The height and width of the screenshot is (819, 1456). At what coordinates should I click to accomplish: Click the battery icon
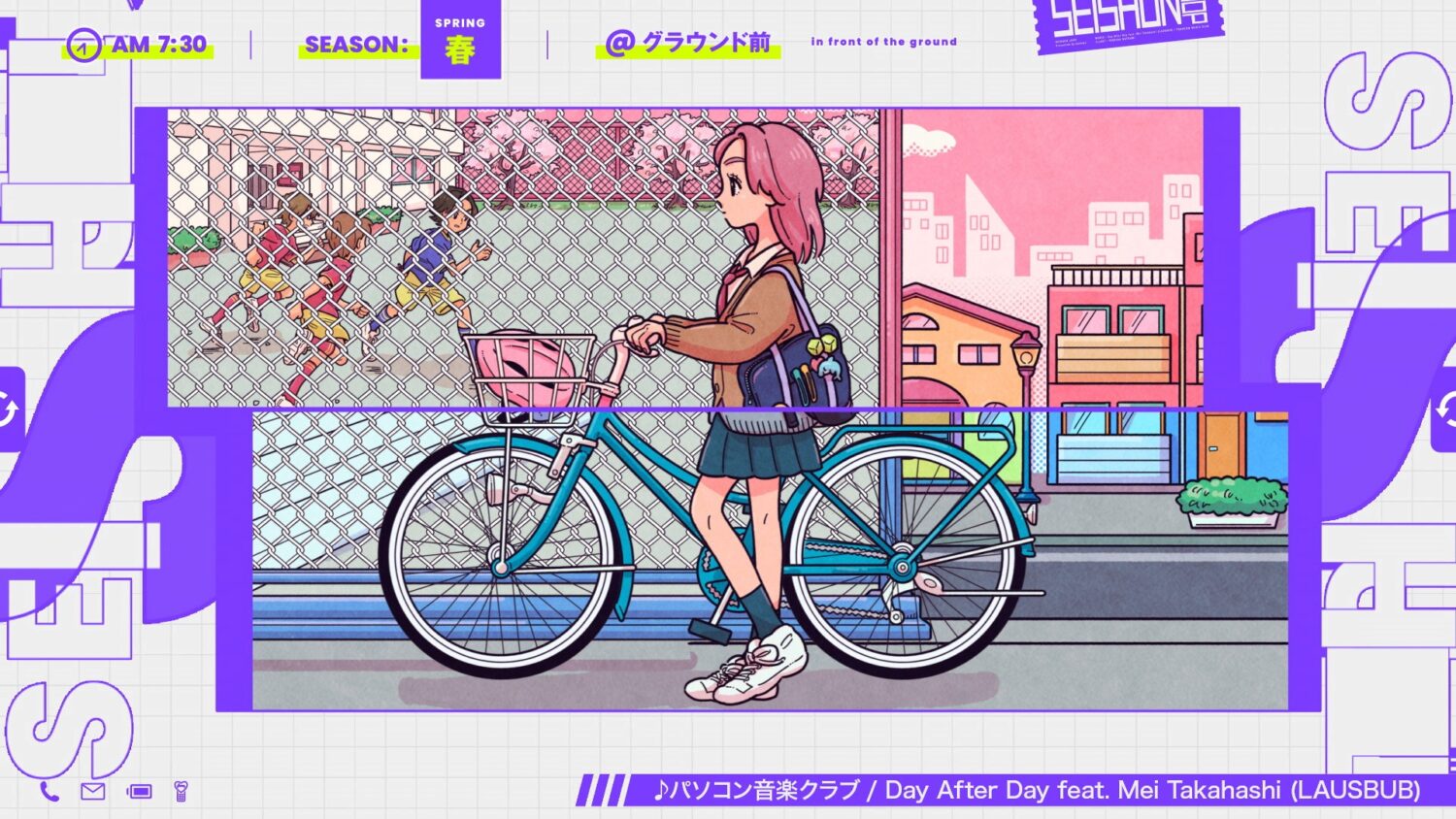[x=140, y=792]
